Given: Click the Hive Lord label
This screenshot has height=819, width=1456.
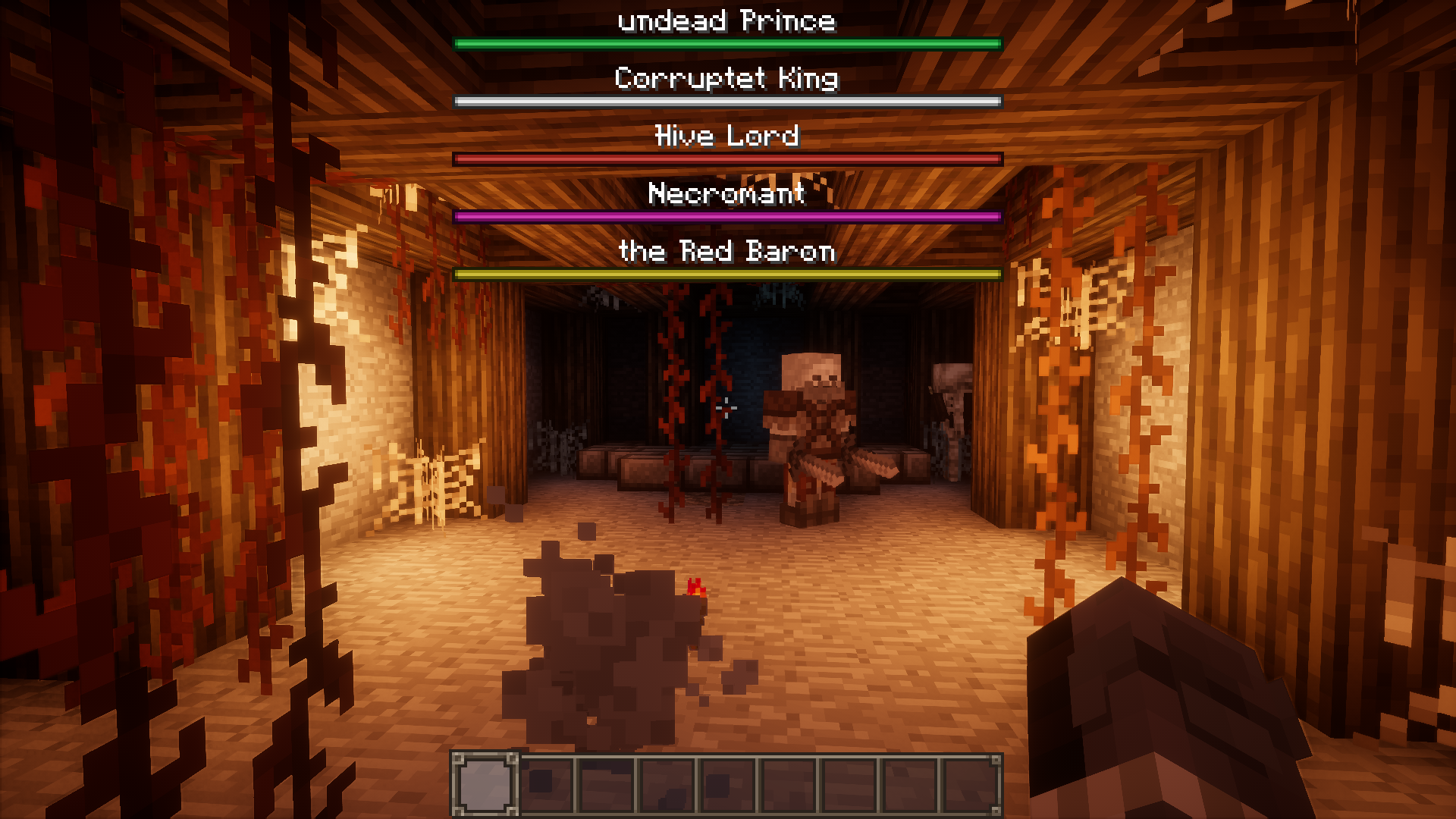Looking at the screenshot, I should click(x=726, y=136).
